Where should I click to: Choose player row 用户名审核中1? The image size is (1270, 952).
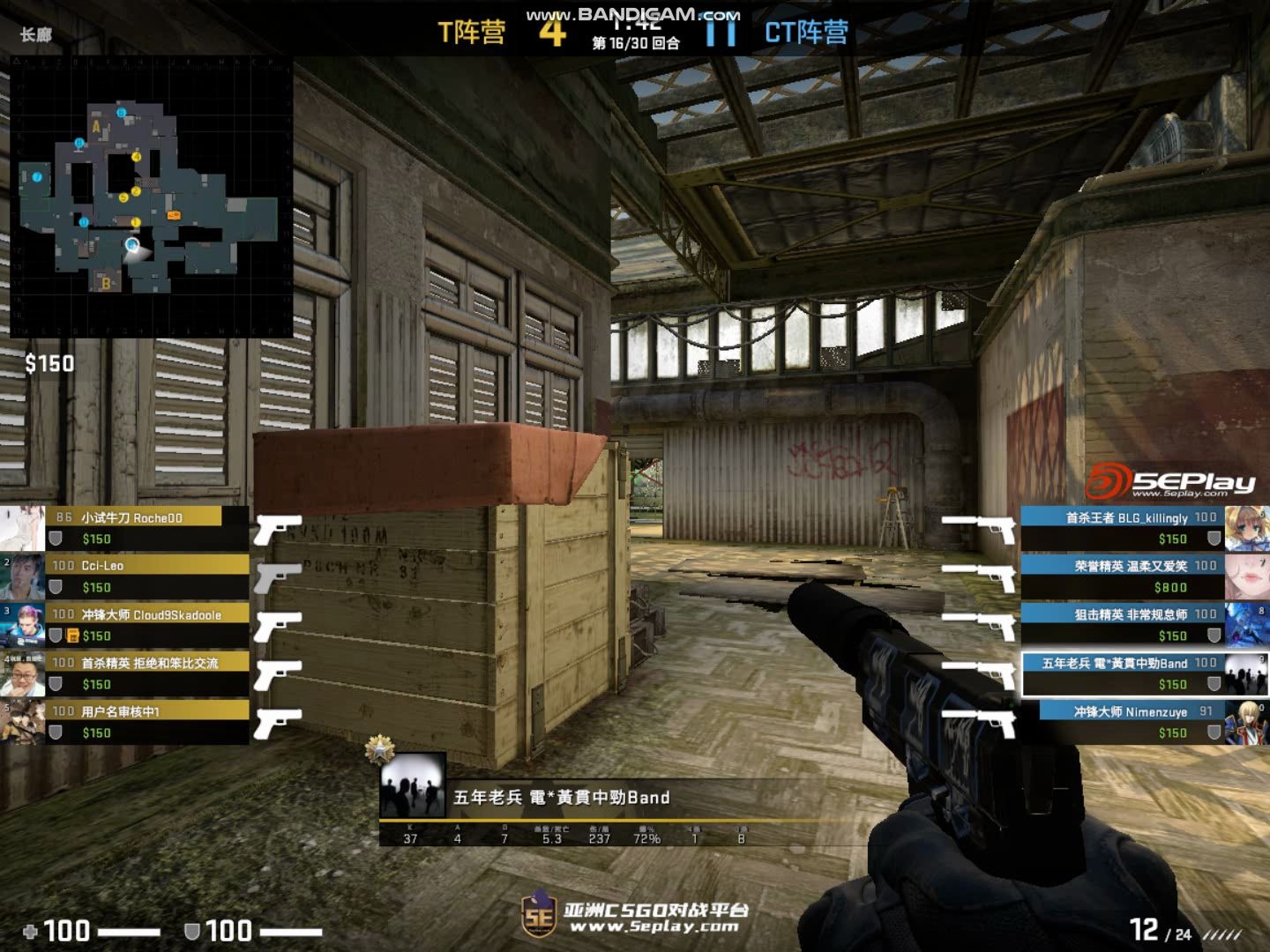click(x=132, y=721)
